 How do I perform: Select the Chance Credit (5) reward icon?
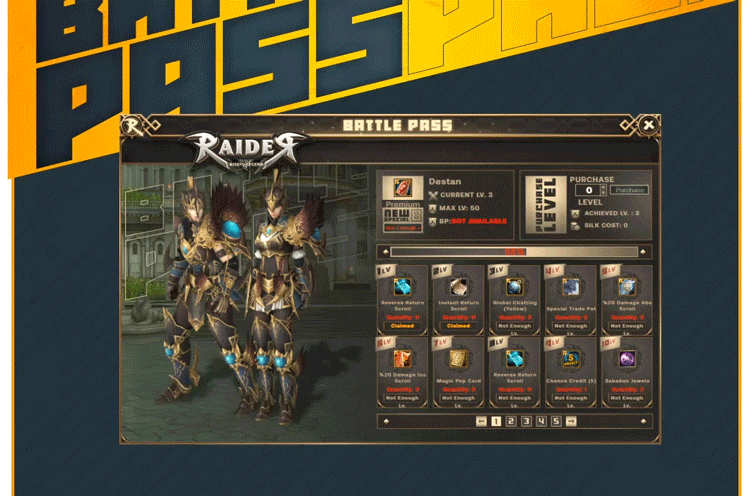[x=570, y=358]
